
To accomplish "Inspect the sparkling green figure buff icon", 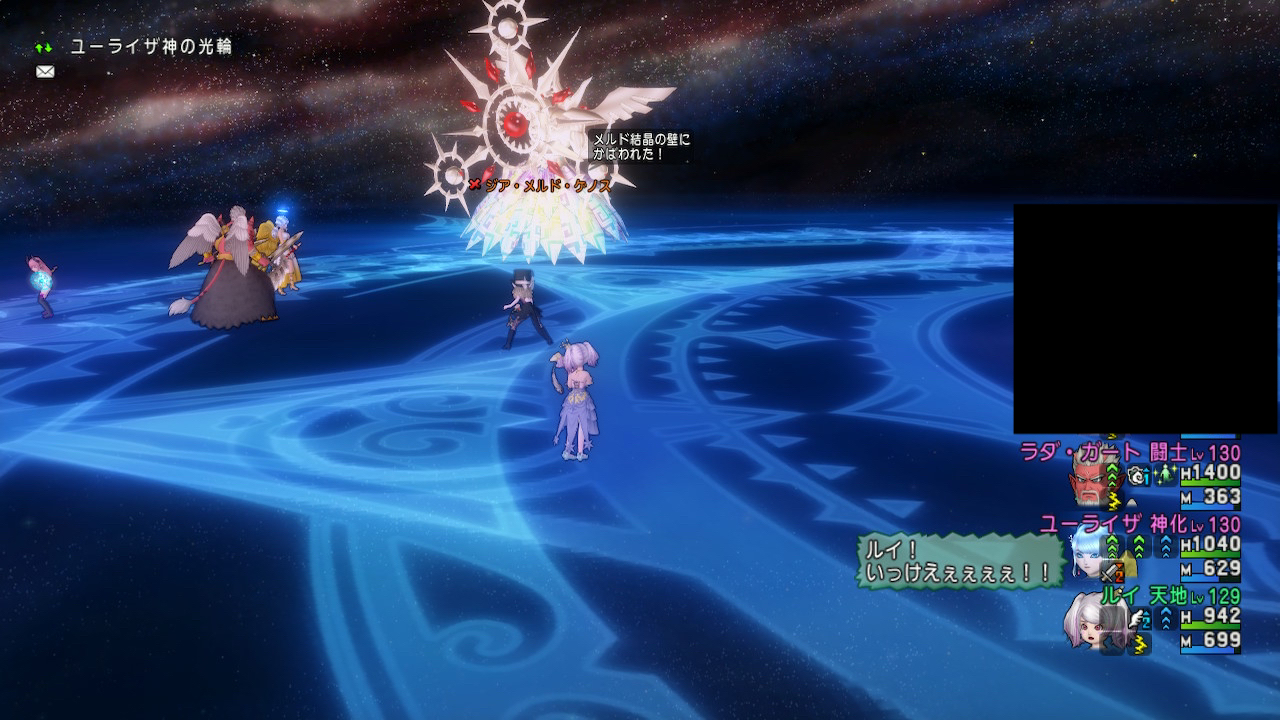I will (x=1165, y=476).
